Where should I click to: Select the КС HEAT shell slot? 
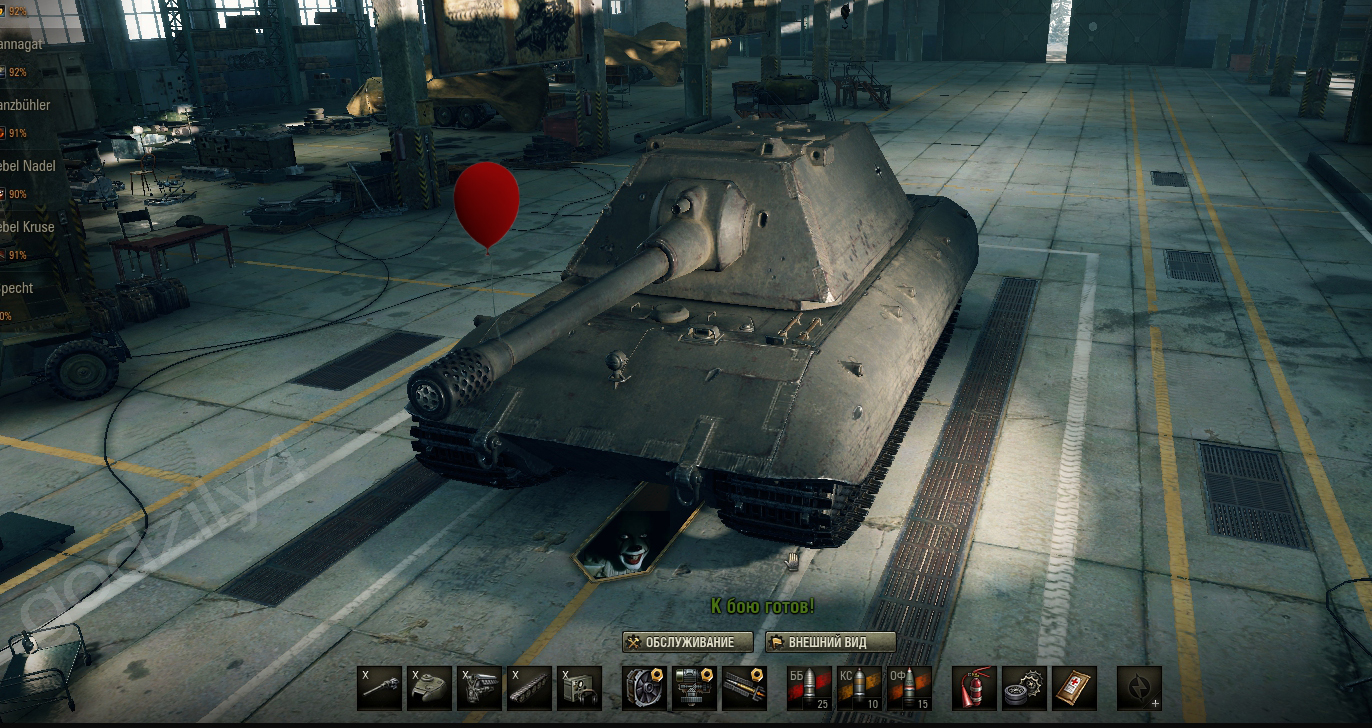(859, 688)
